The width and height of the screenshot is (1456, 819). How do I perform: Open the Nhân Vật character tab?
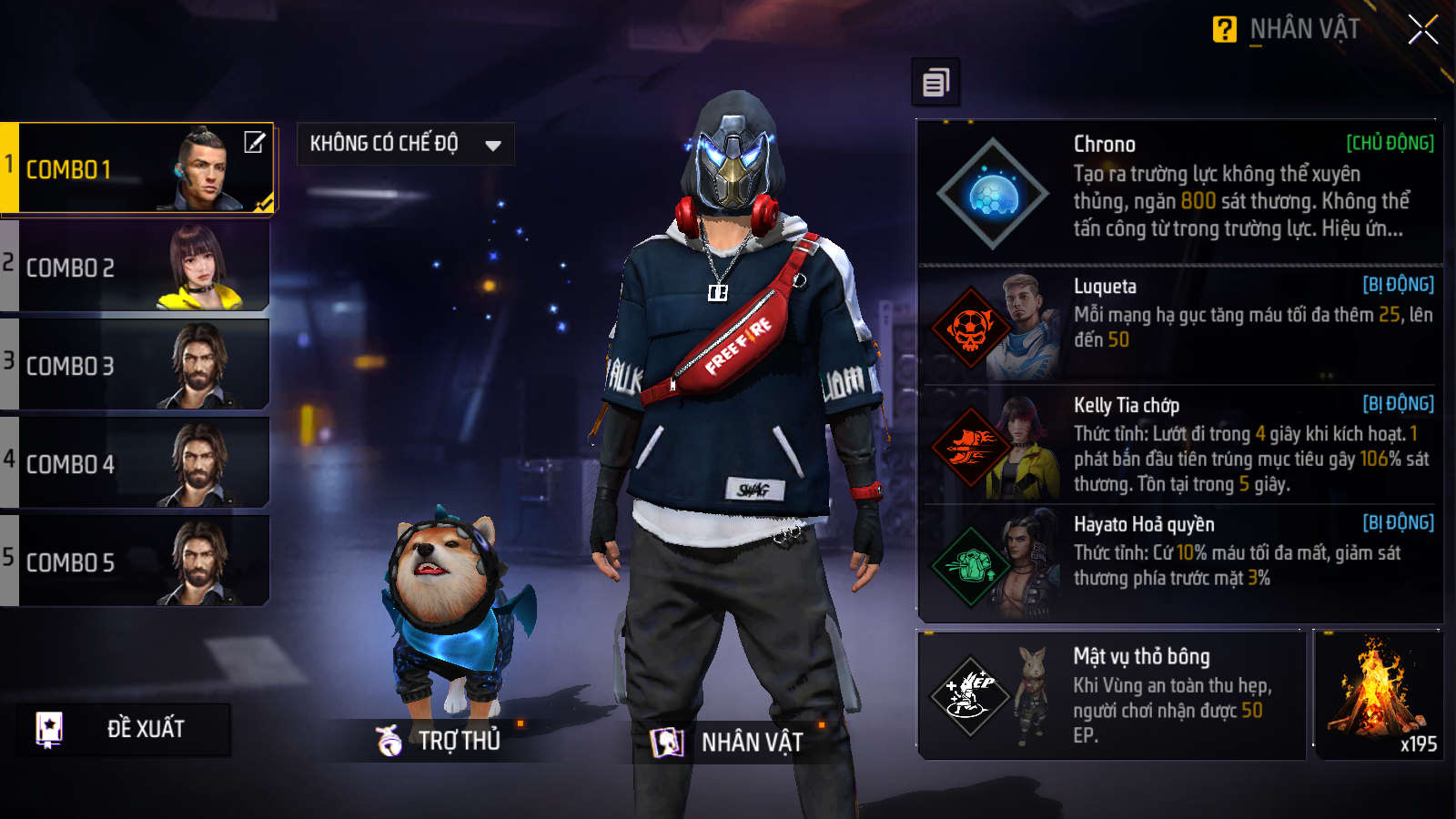(728, 743)
